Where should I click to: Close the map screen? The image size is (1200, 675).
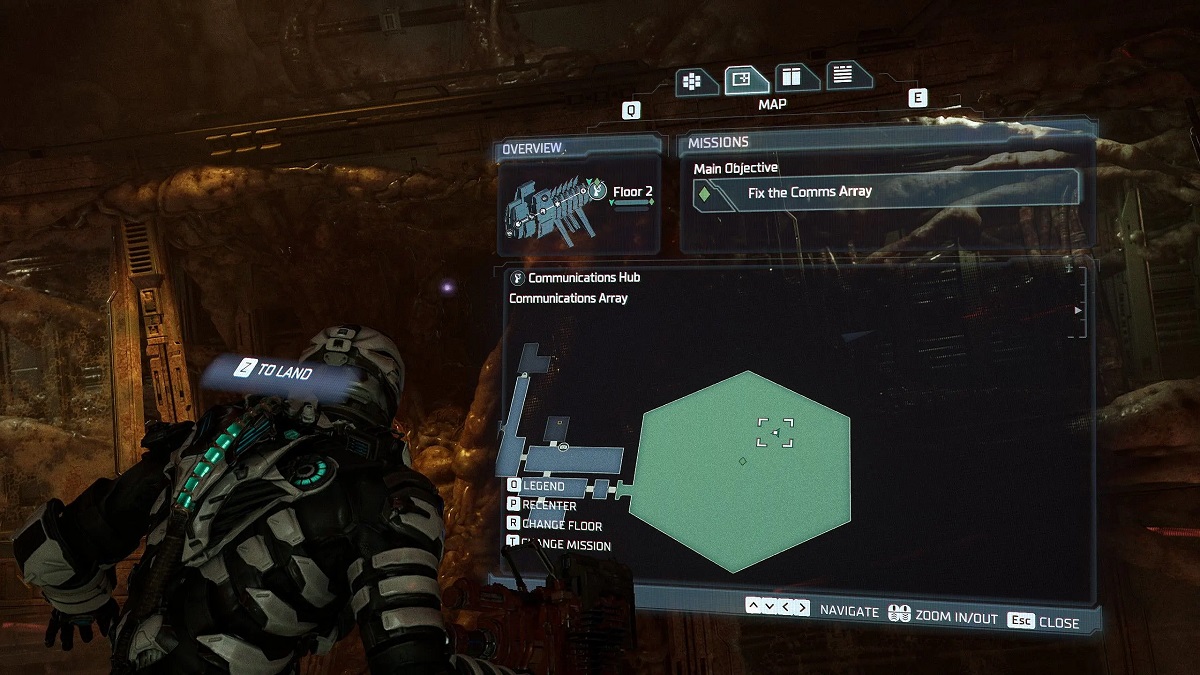1045,622
